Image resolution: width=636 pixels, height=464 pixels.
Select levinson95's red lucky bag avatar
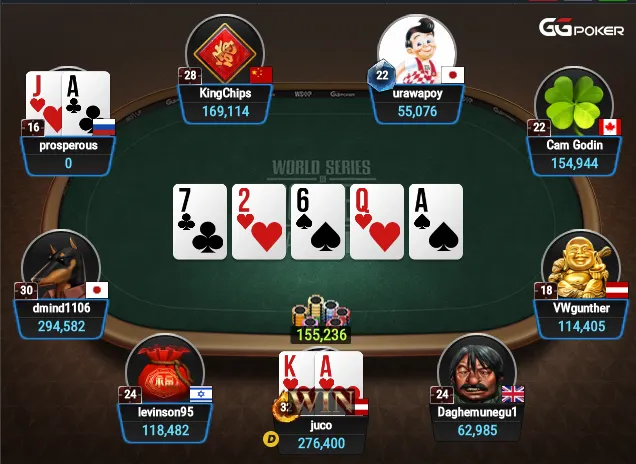click(x=165, y=370)
